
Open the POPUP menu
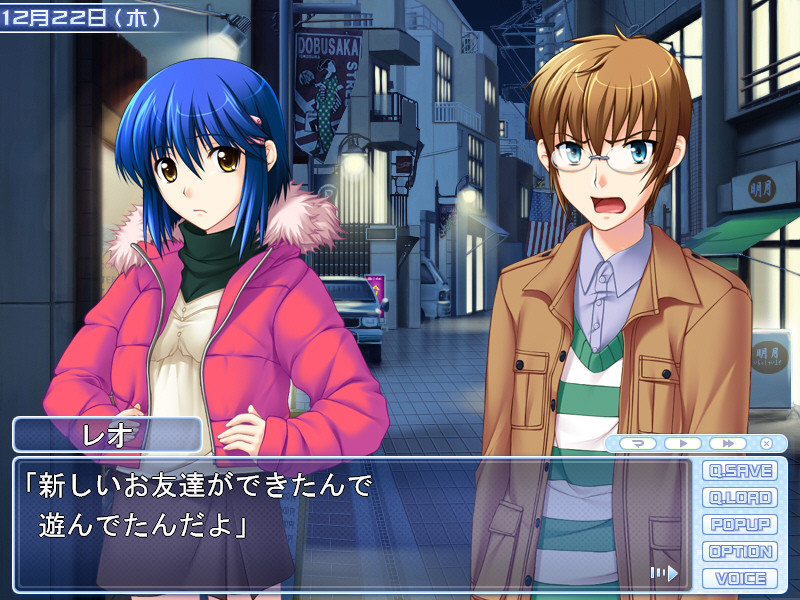[740, 524]
